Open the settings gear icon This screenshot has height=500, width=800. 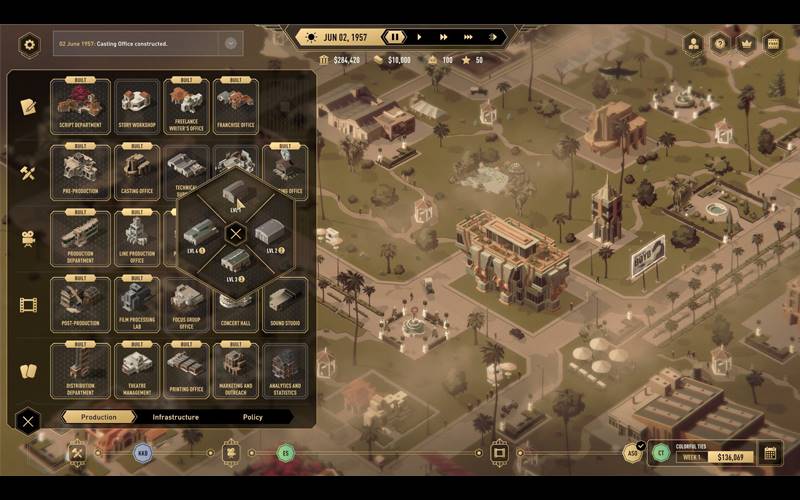(29, 44)
